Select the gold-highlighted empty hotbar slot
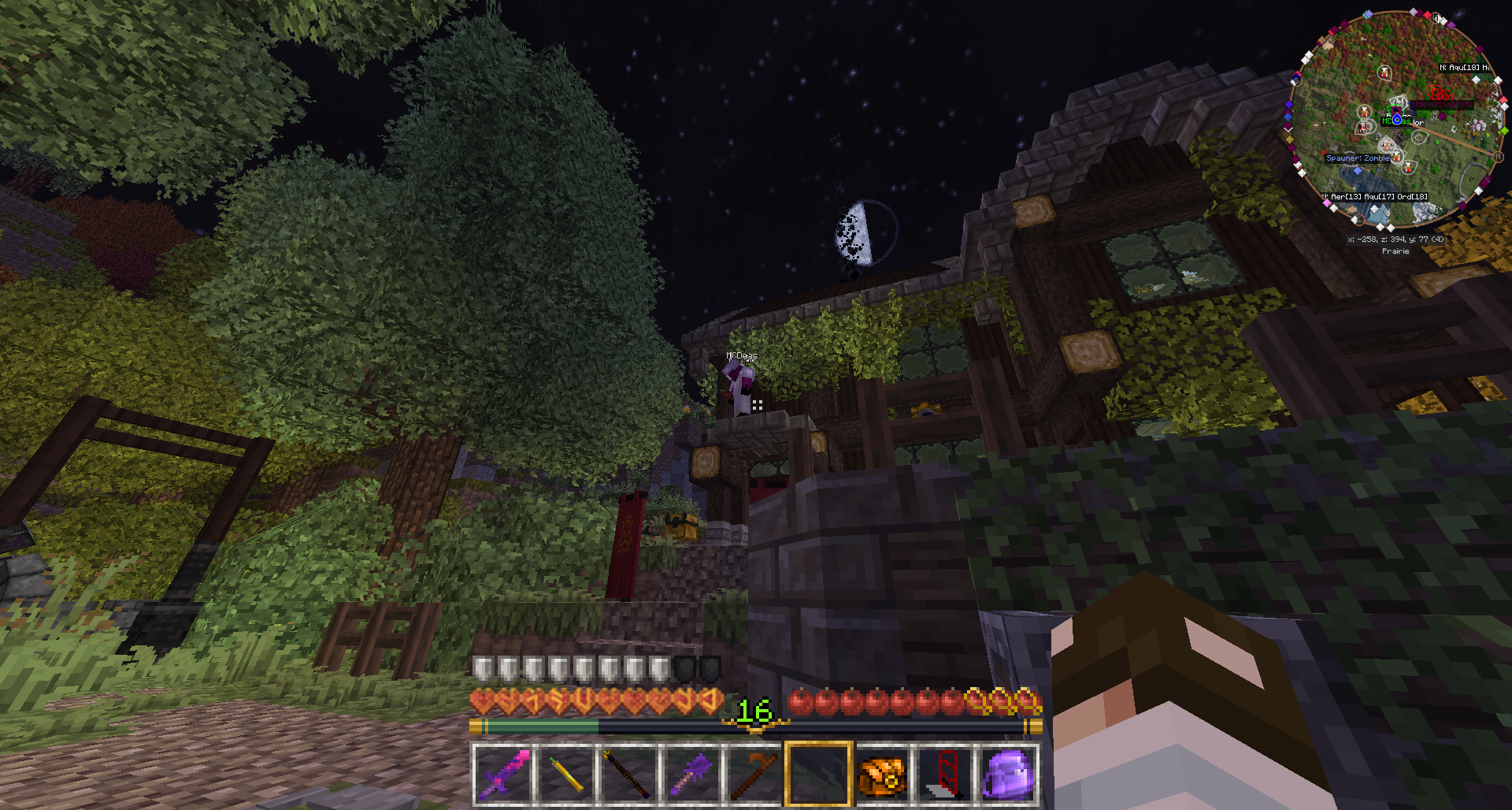This screenshot has width=1512, height=810. [818, 773]
